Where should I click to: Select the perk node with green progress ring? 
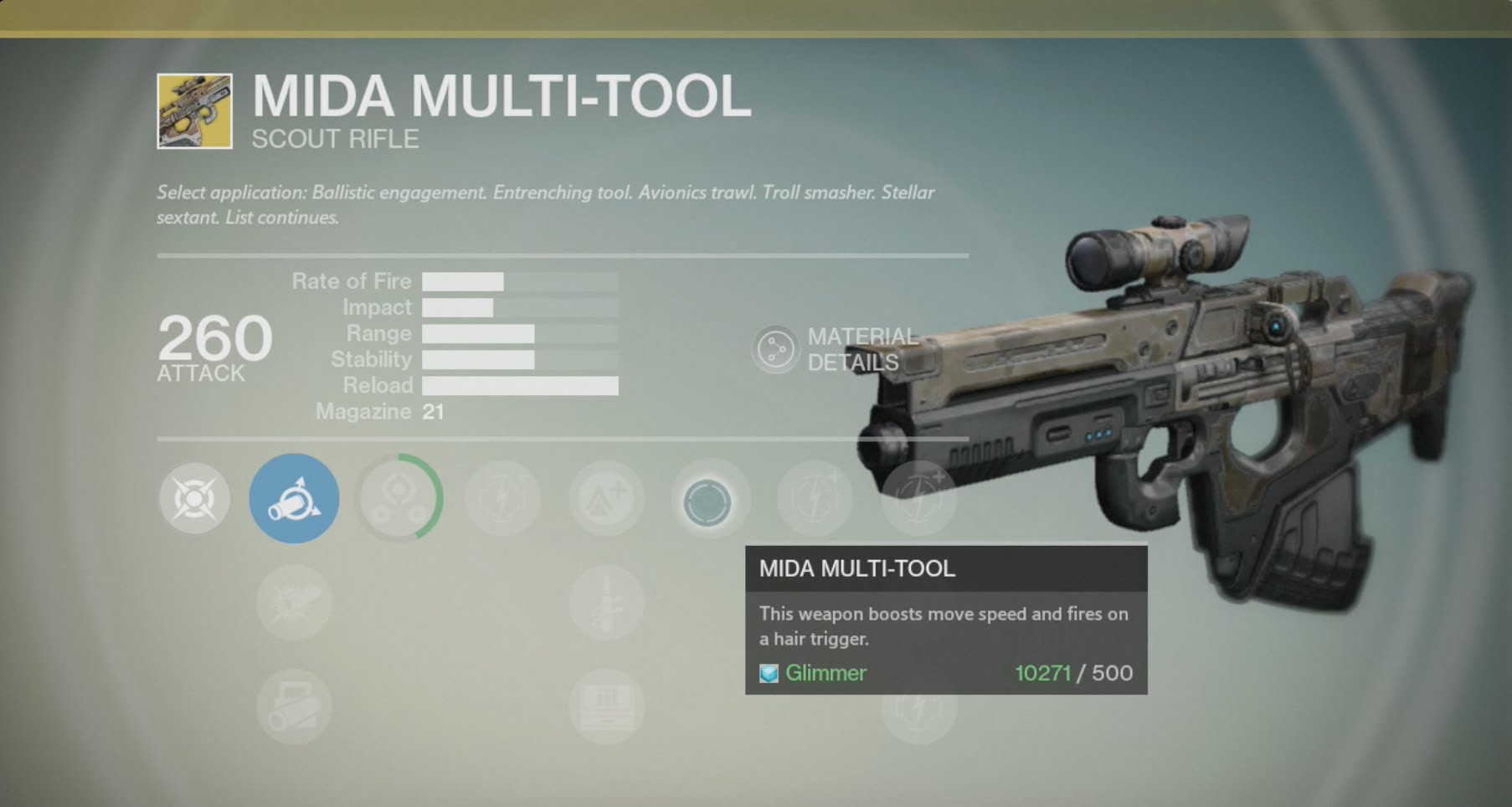[x=399, y=499]
